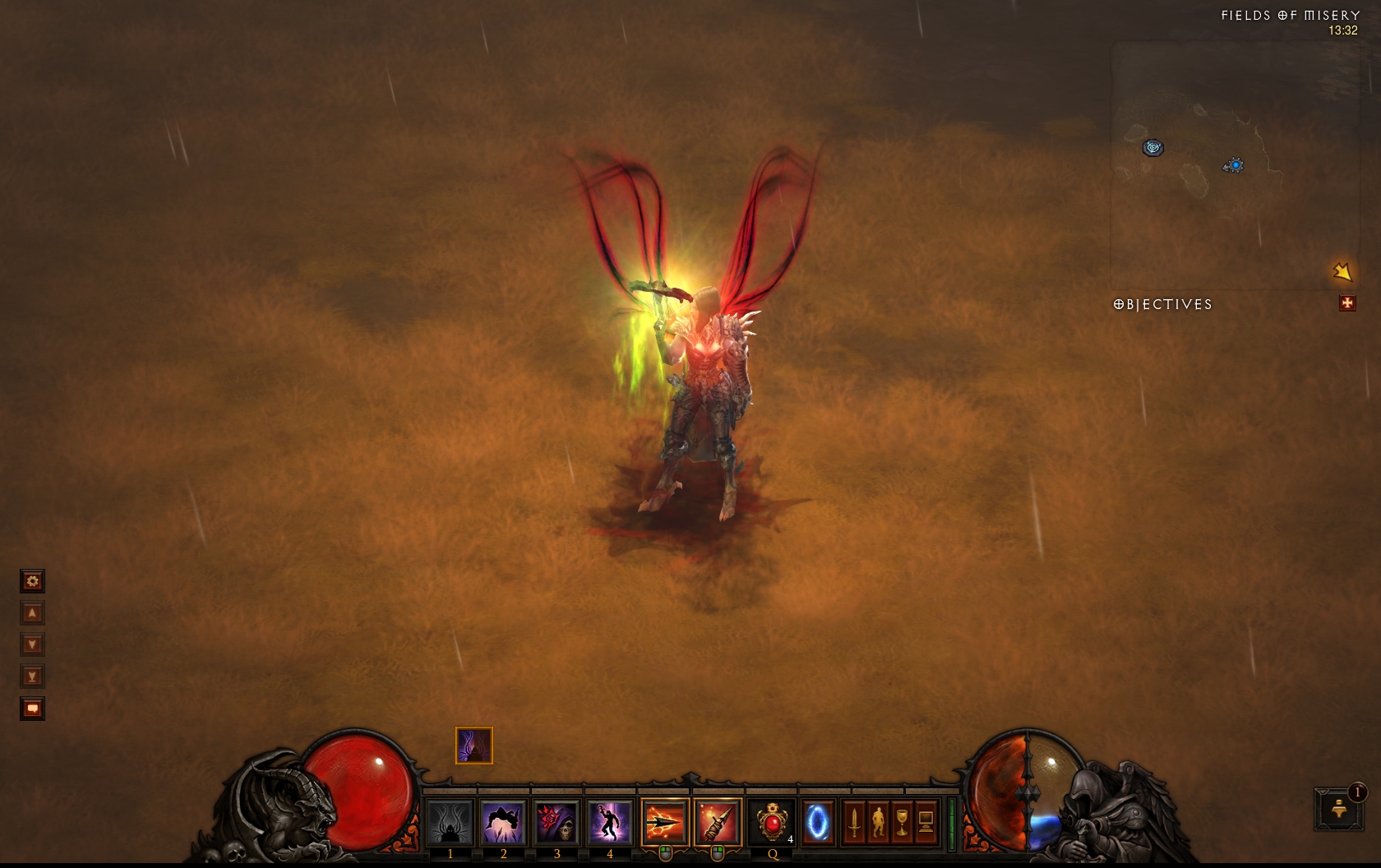Screen dimensions: 1381x868
Task: Drink the red health potion
Action: (772, 821)
